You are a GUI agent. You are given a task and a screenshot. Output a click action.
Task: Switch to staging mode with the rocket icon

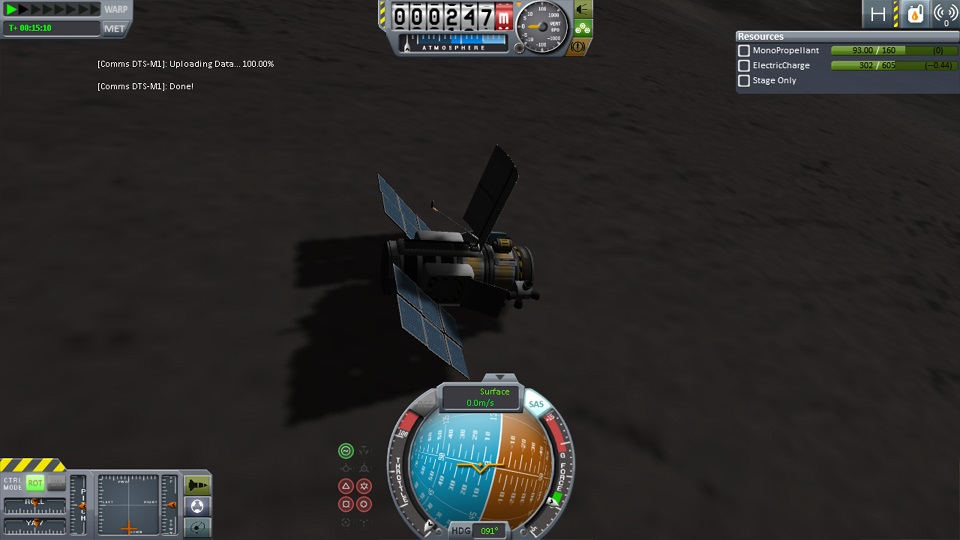click(198, 485)
